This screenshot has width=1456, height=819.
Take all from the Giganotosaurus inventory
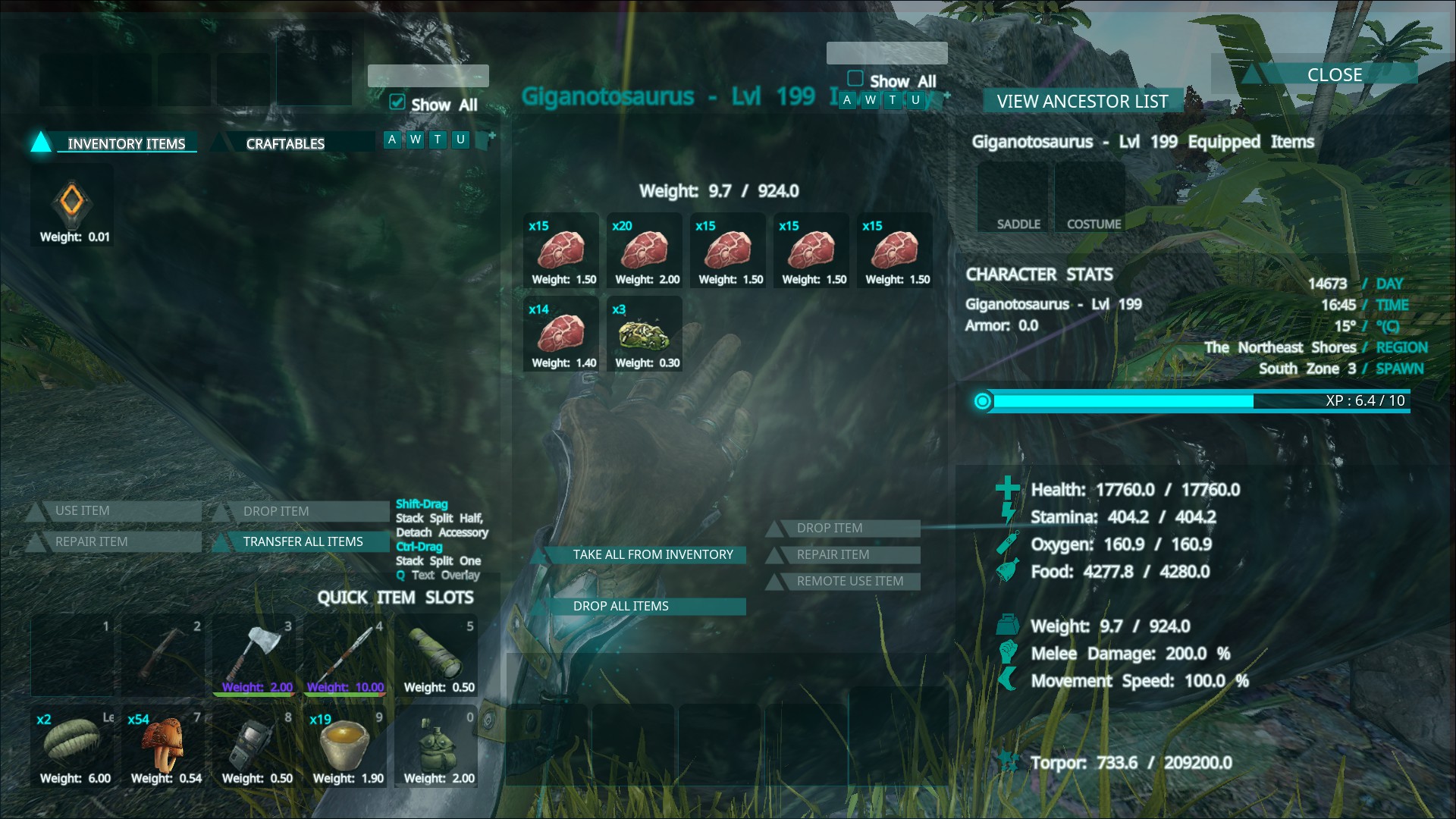coord(652,554)
